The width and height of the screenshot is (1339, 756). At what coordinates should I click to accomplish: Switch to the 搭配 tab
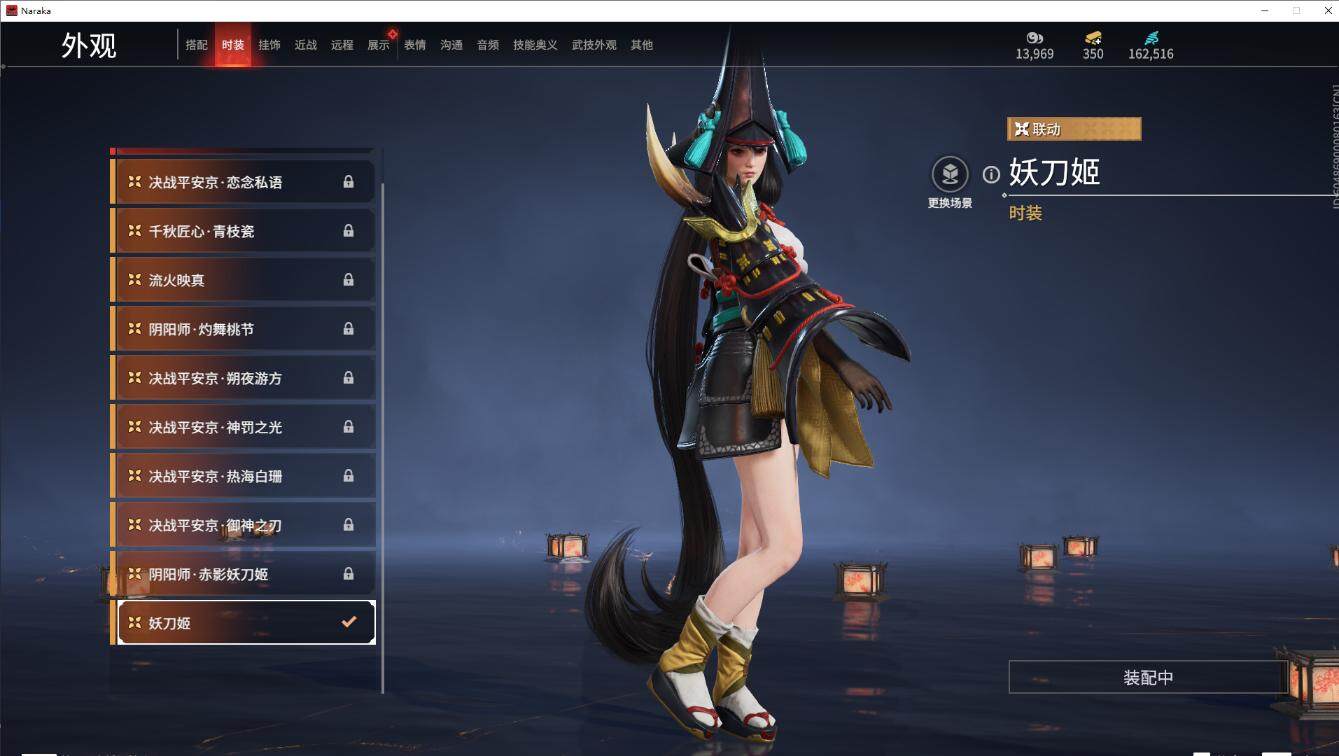point(196,45)
